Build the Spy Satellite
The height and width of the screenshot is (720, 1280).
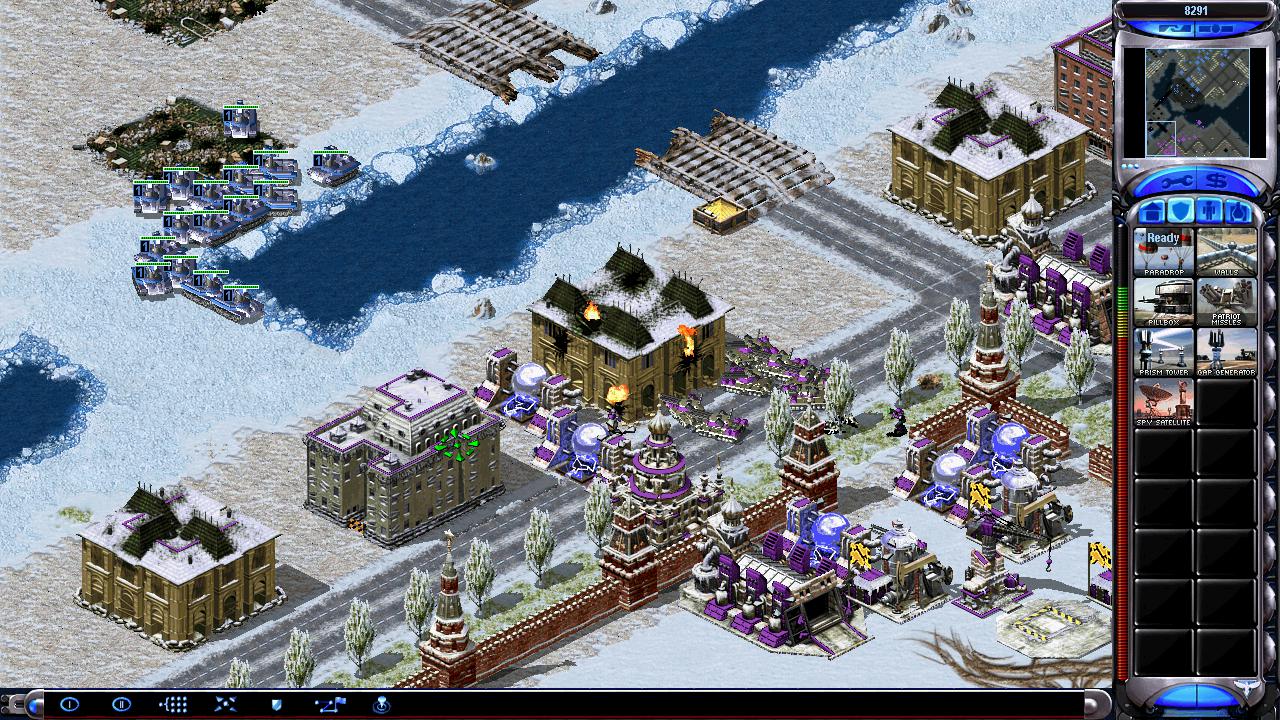pyautogui.click(x=1163, y=402)
